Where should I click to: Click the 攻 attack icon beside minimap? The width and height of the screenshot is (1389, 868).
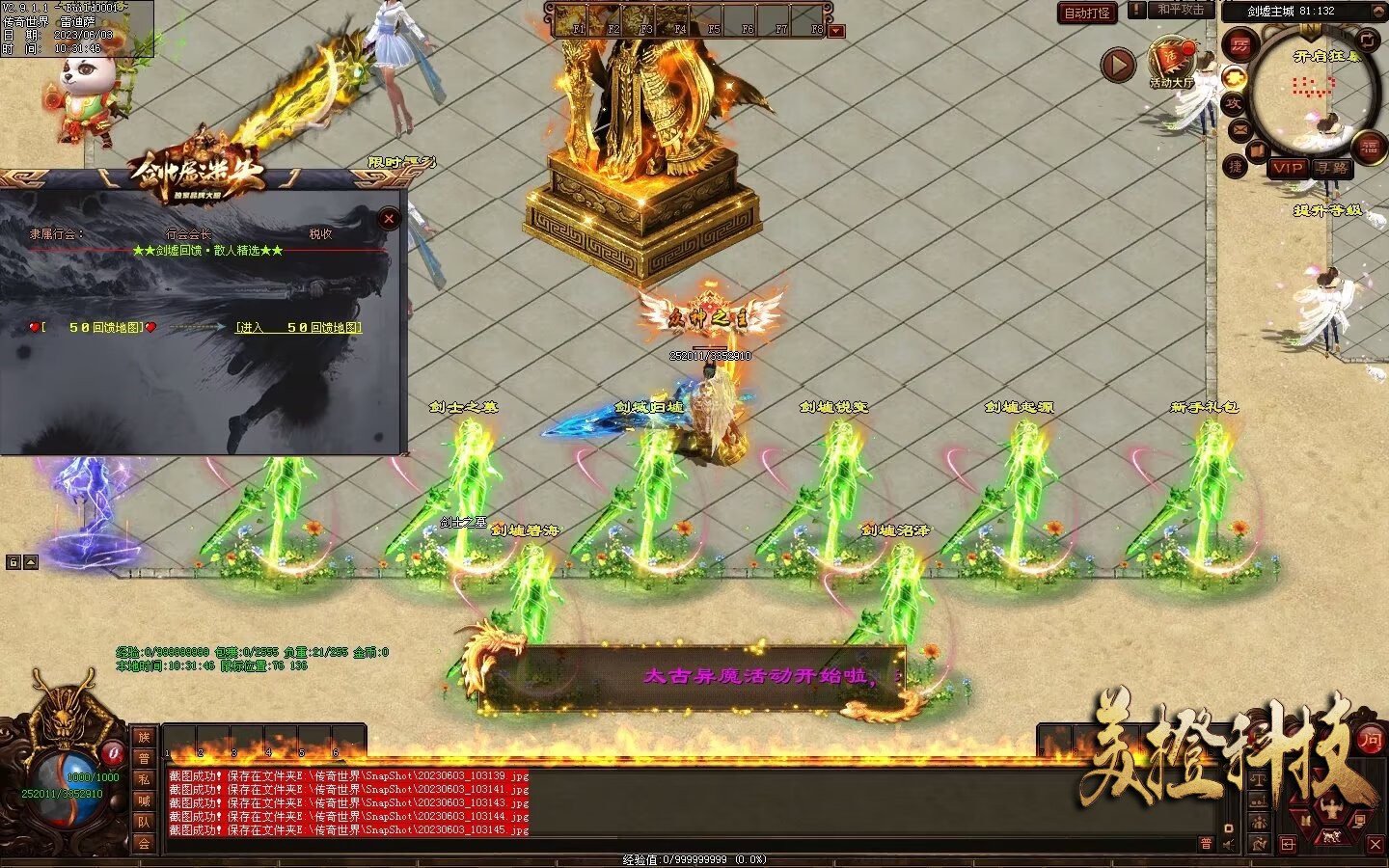pyautogui.click(x=1234, y=103)
